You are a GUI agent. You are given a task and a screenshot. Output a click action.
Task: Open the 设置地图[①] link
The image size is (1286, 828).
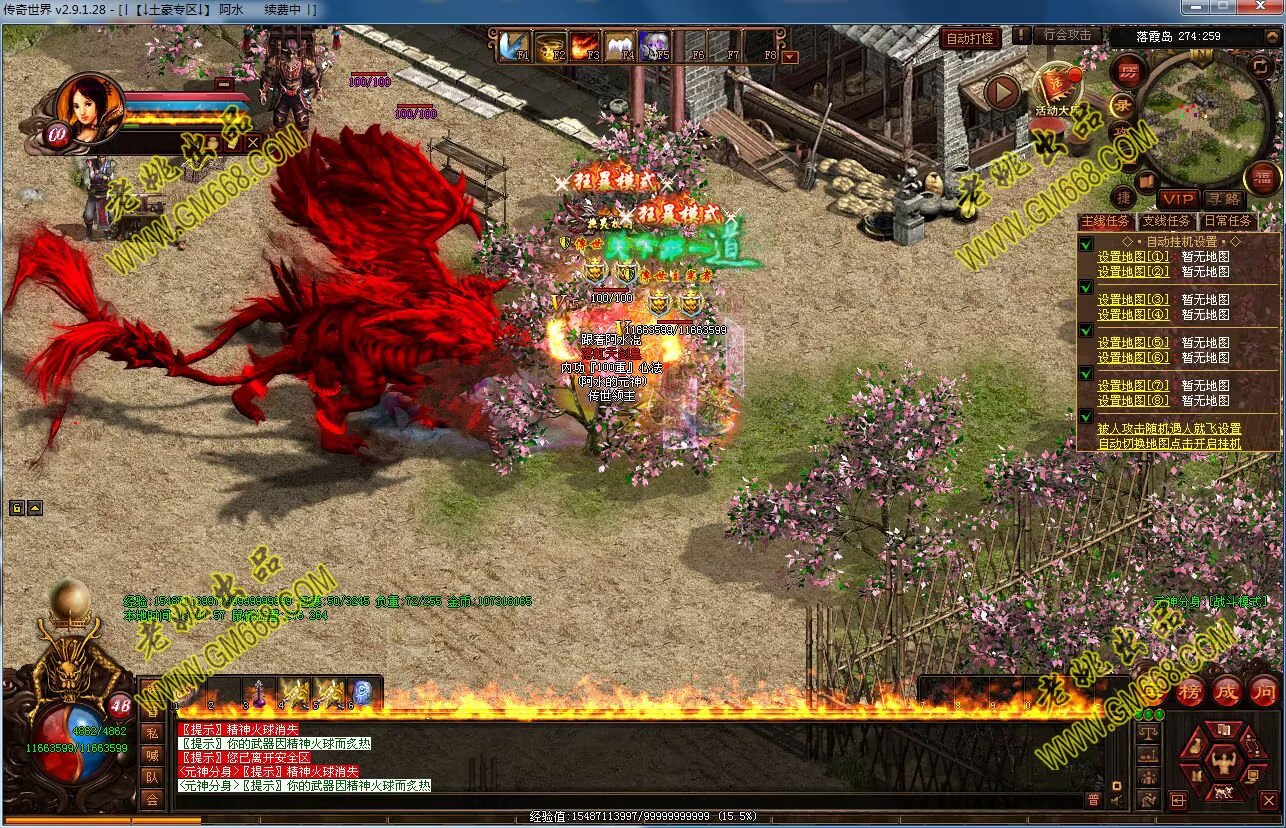[1133, 257]
